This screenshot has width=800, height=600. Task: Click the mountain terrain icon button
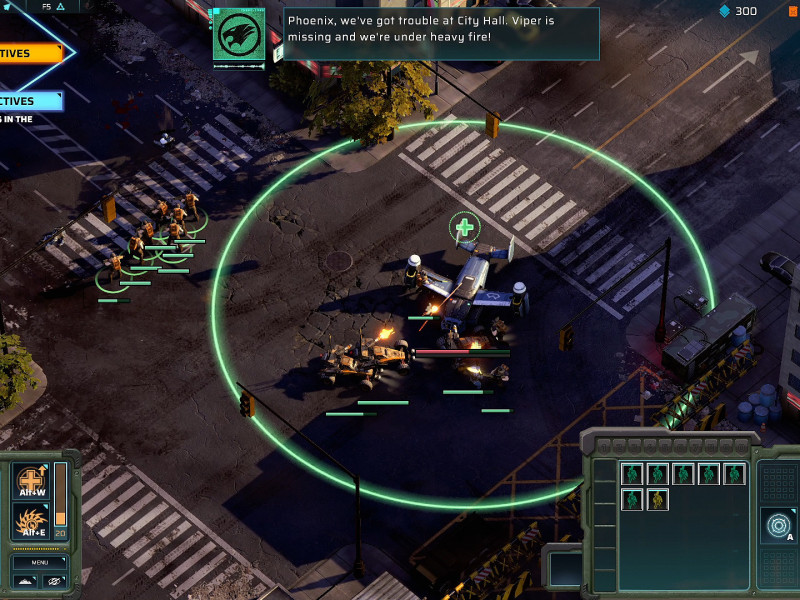coord(27,581)
